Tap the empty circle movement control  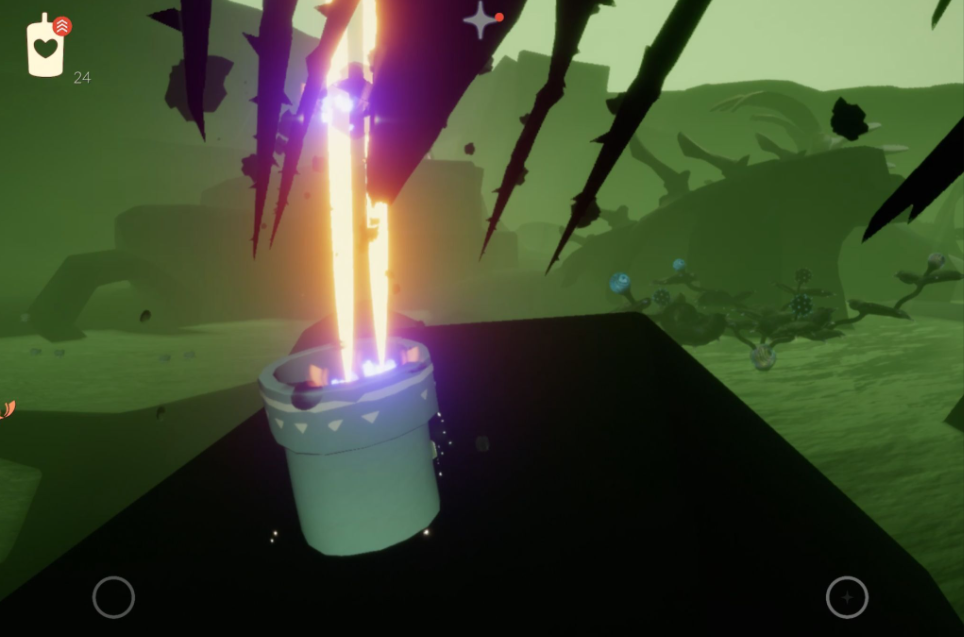[113, 597]
